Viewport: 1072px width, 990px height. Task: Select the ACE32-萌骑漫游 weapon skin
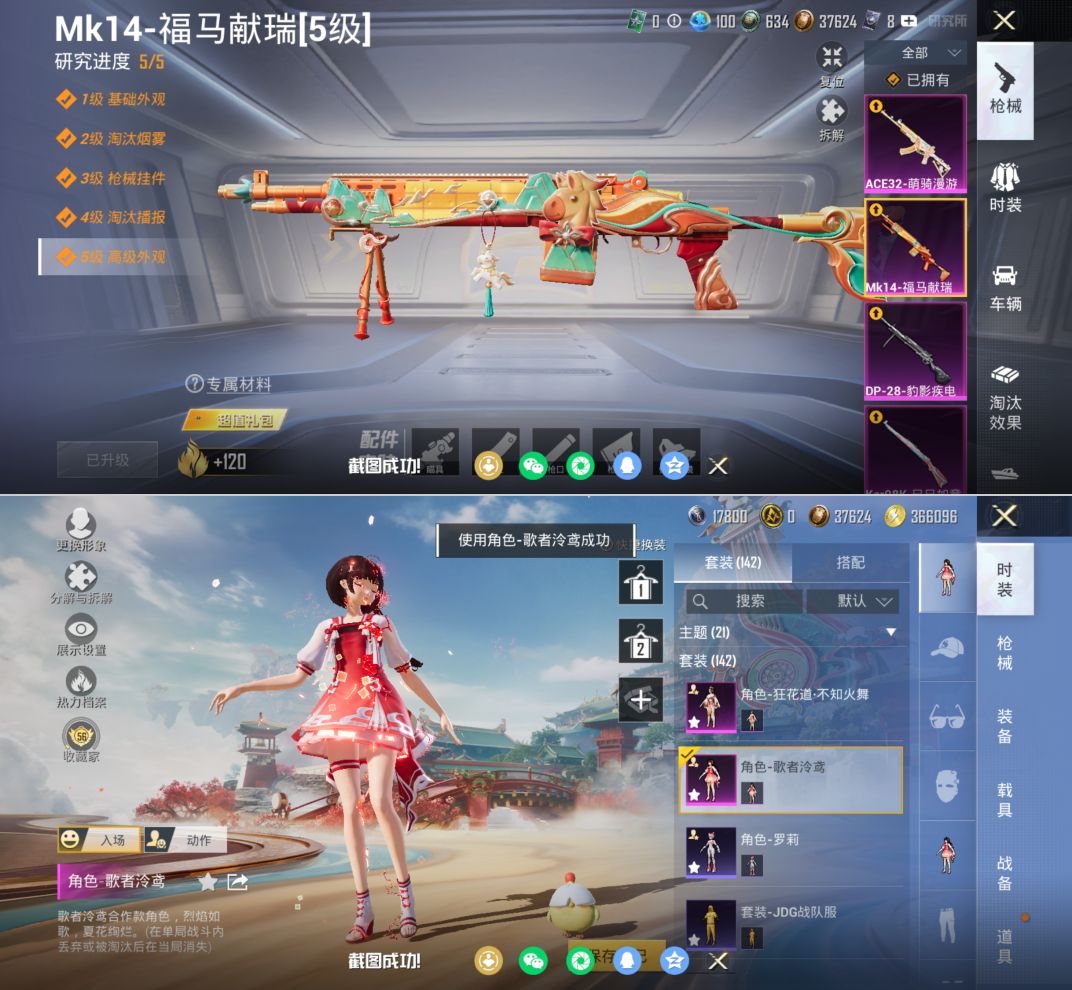tap(915, 144)
